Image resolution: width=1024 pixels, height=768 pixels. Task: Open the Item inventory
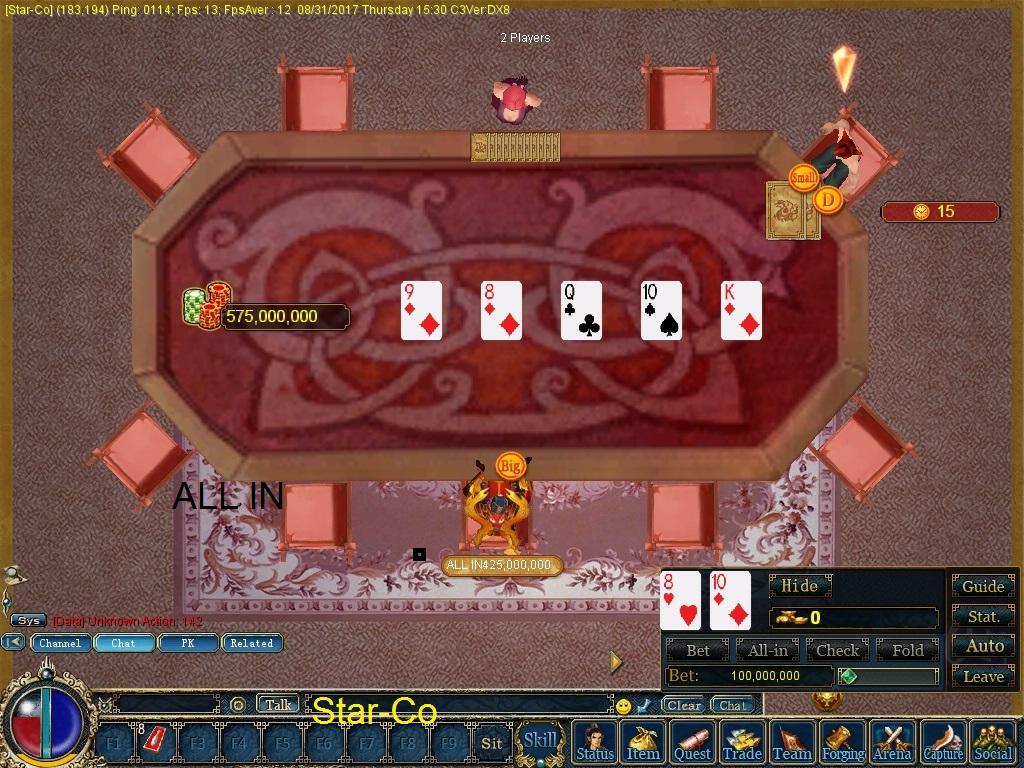[x=643, y=743]
